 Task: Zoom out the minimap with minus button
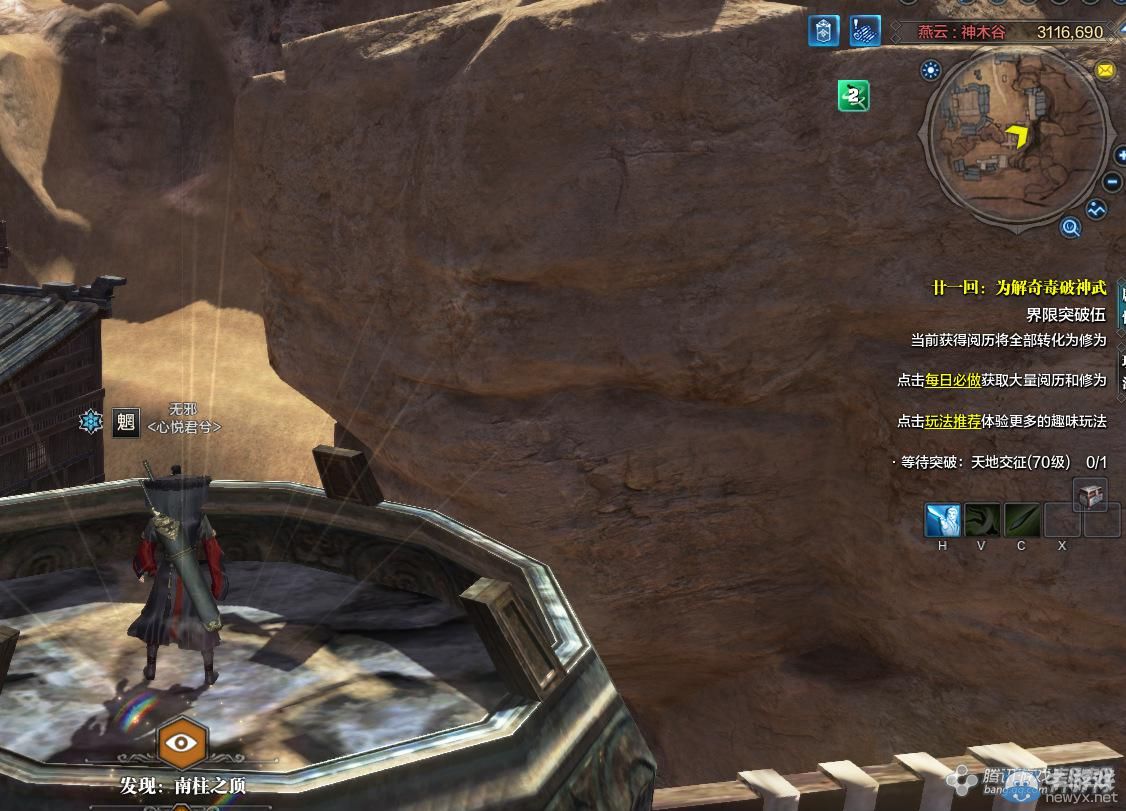pos(1112,183)
